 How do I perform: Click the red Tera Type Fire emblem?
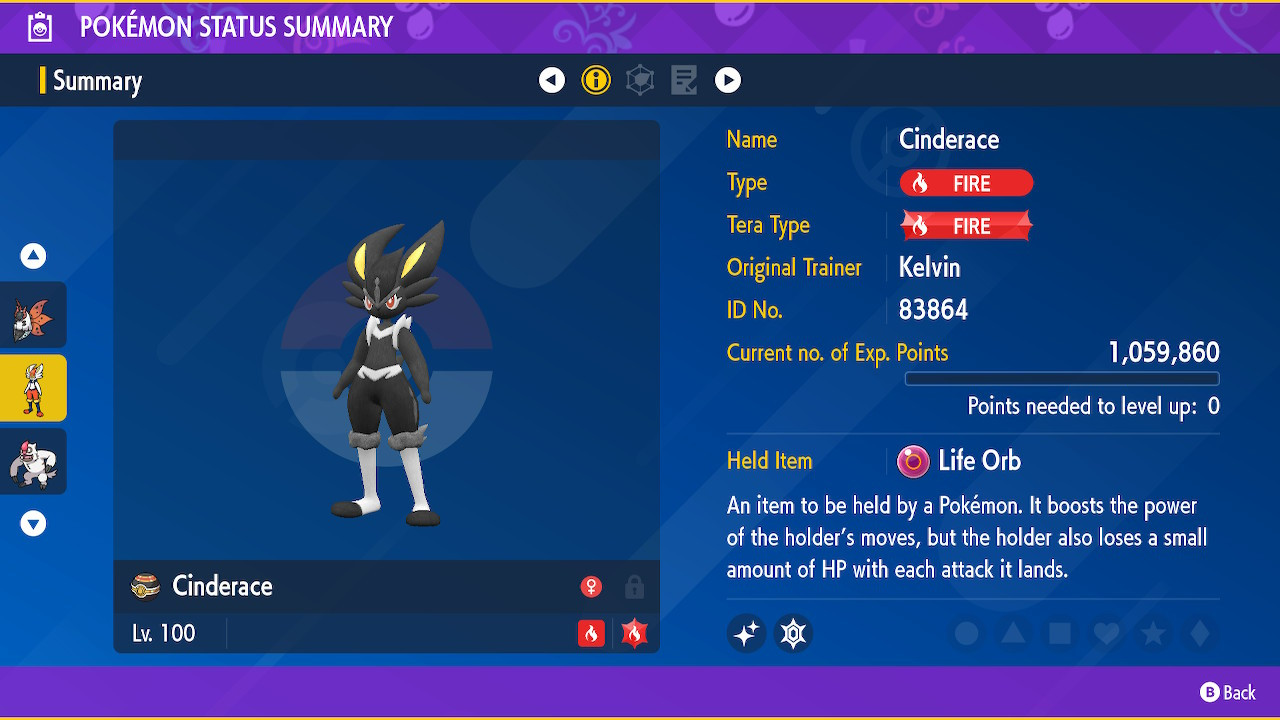[965, 225]
